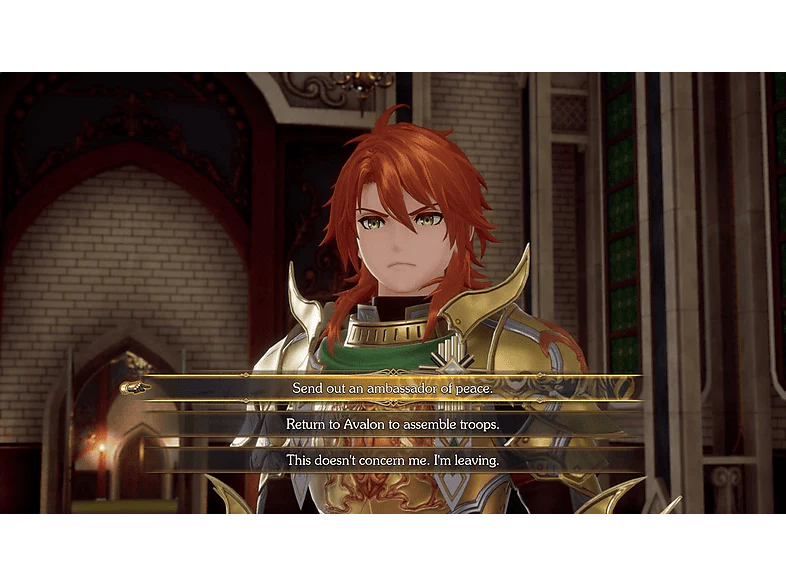This screenshot has width=786, height=587.
Task: Choose "Send out an ambassador of peace."
Action: [393, 387]
